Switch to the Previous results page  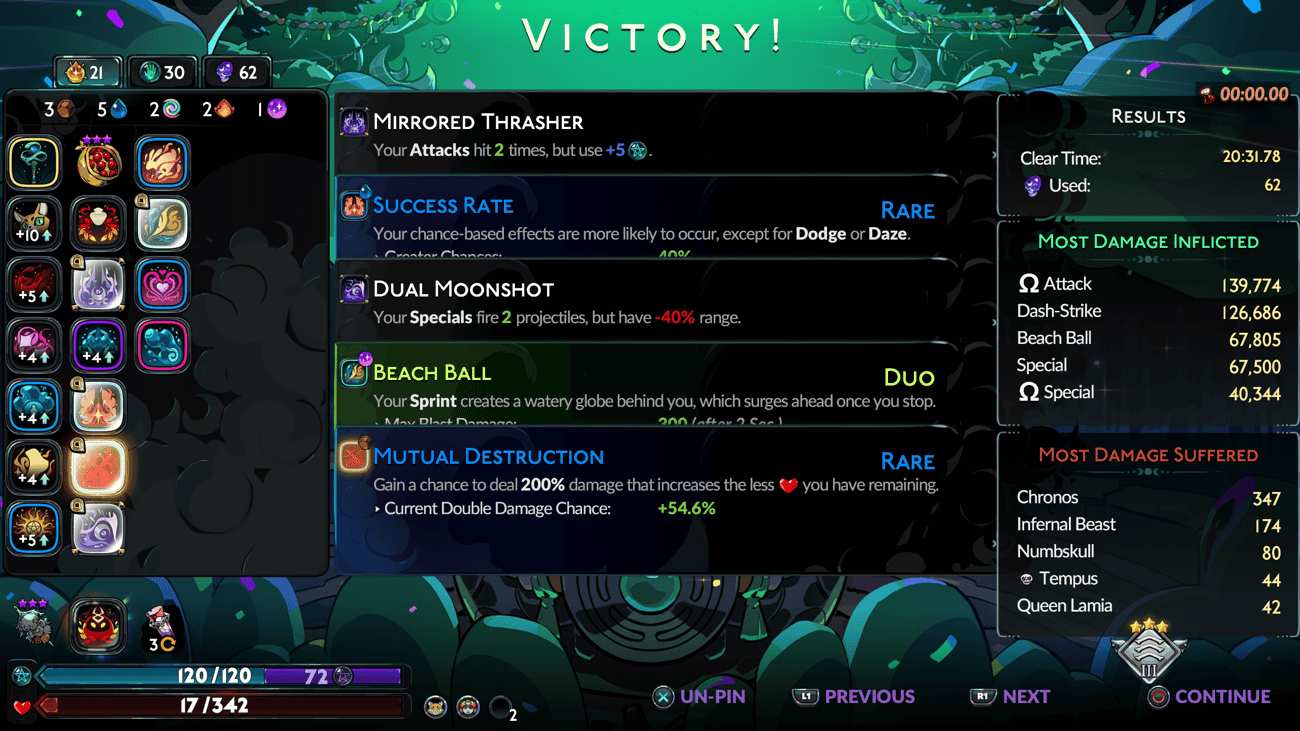pyautogui.click(x=854, y=697)
